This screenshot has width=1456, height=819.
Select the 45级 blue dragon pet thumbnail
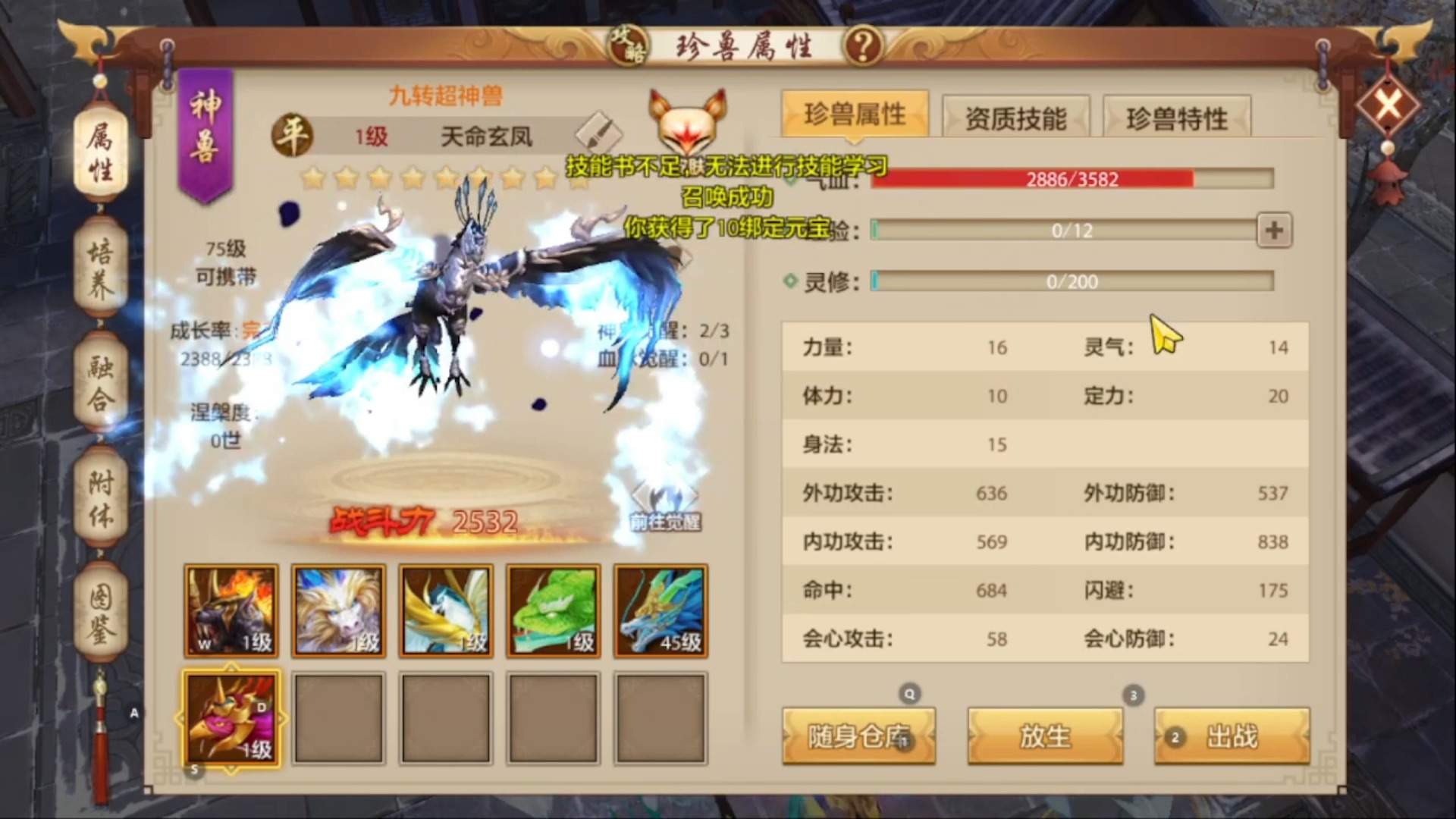(660, 610)
